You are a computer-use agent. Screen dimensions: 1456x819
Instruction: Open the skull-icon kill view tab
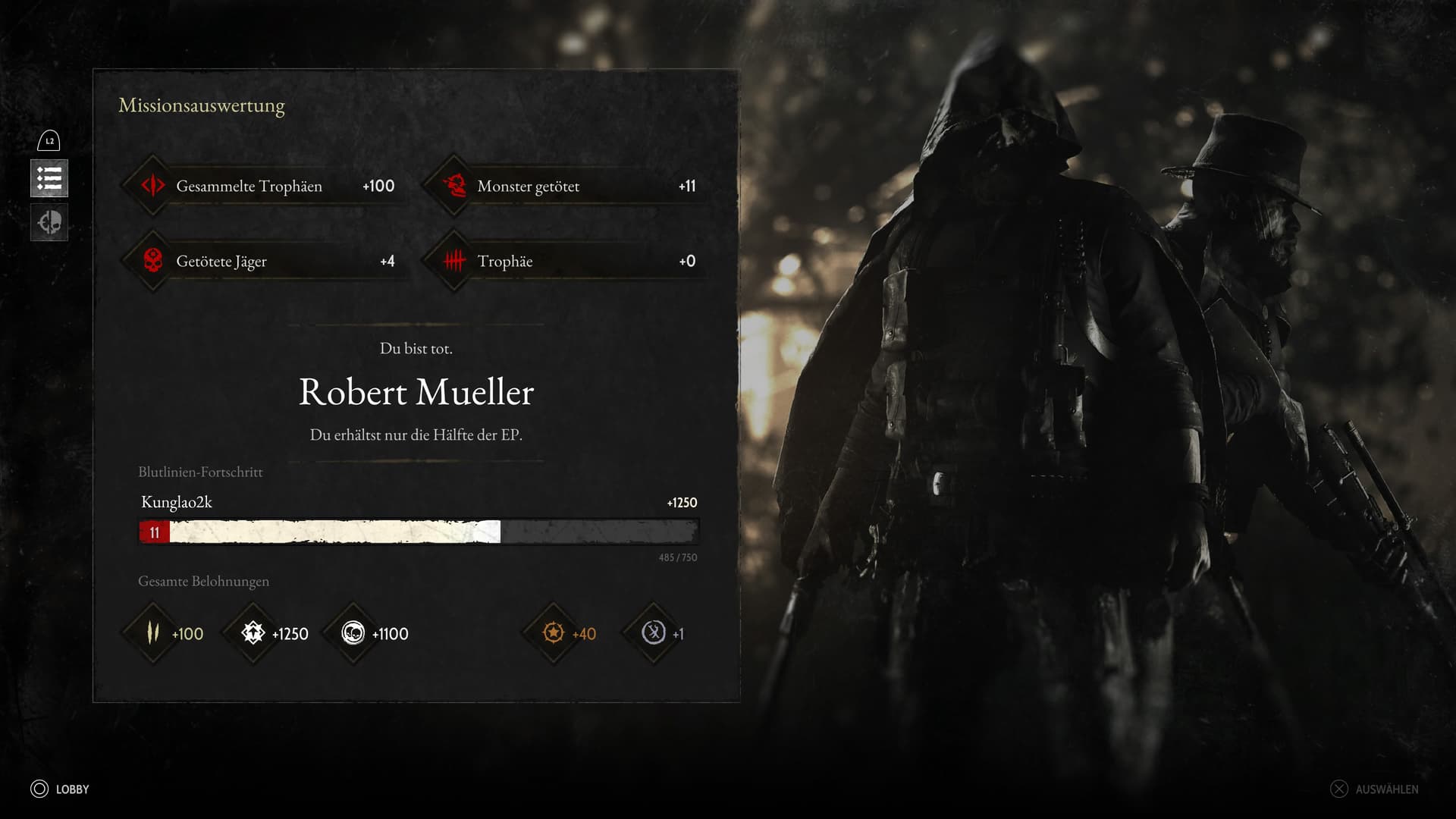click(x=49, y=223)
